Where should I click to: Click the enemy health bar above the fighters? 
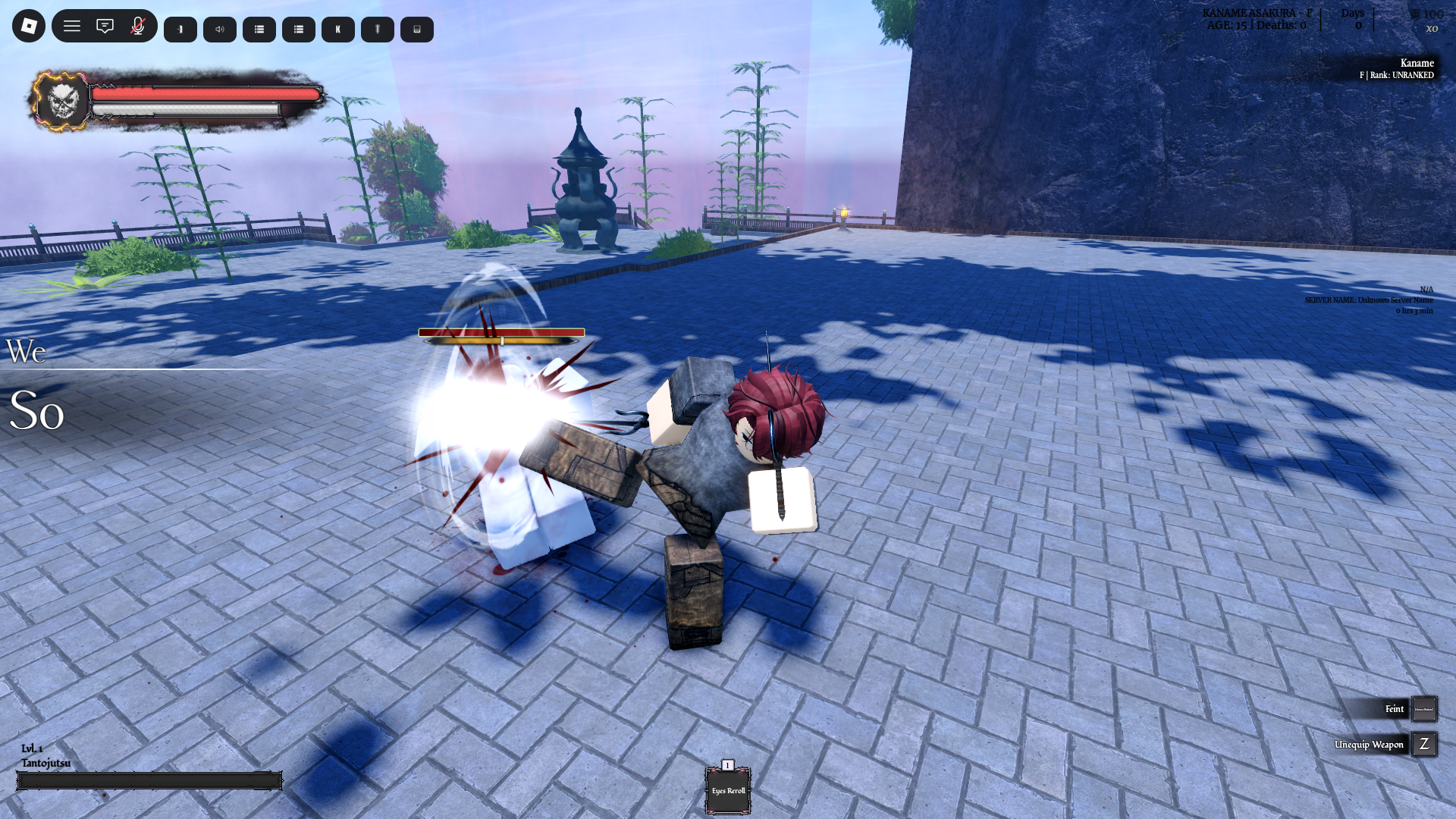coord(500,332)
